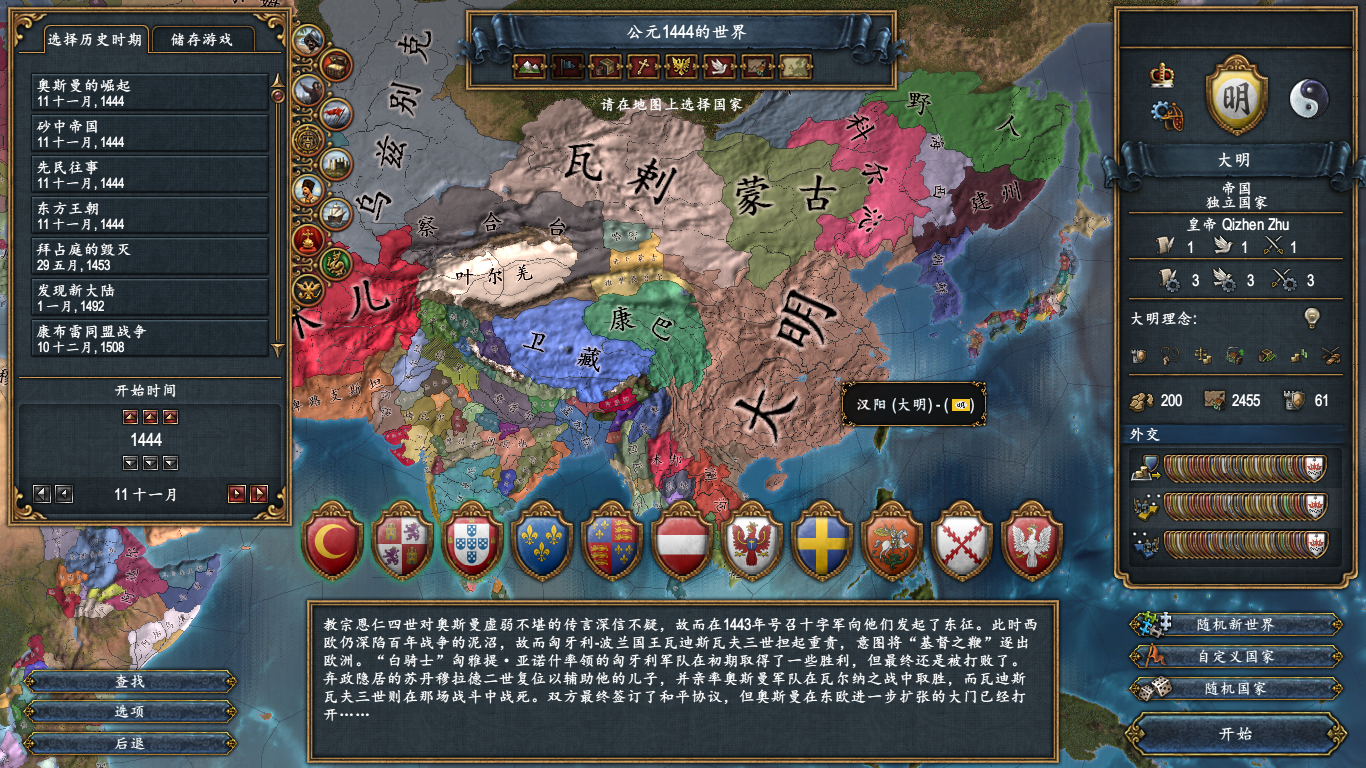1366x768 pixels.
Task: Go back with the 后退 button
Action: [x=130, y=743]
